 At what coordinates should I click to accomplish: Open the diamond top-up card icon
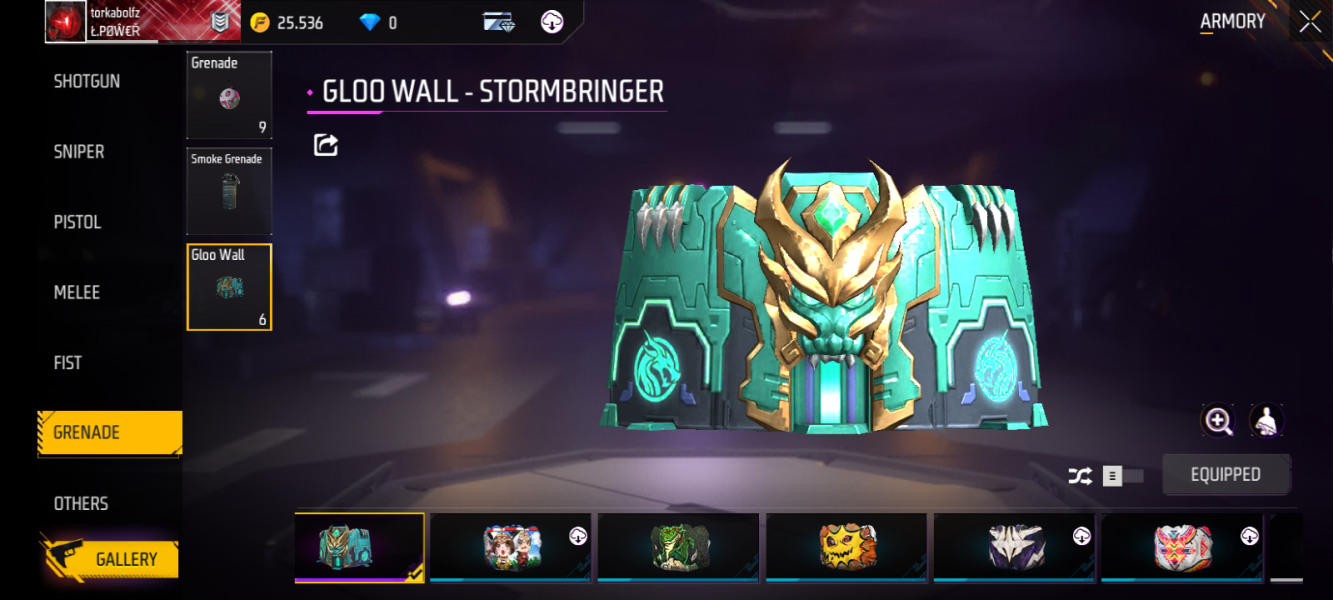tap(499, 22)
